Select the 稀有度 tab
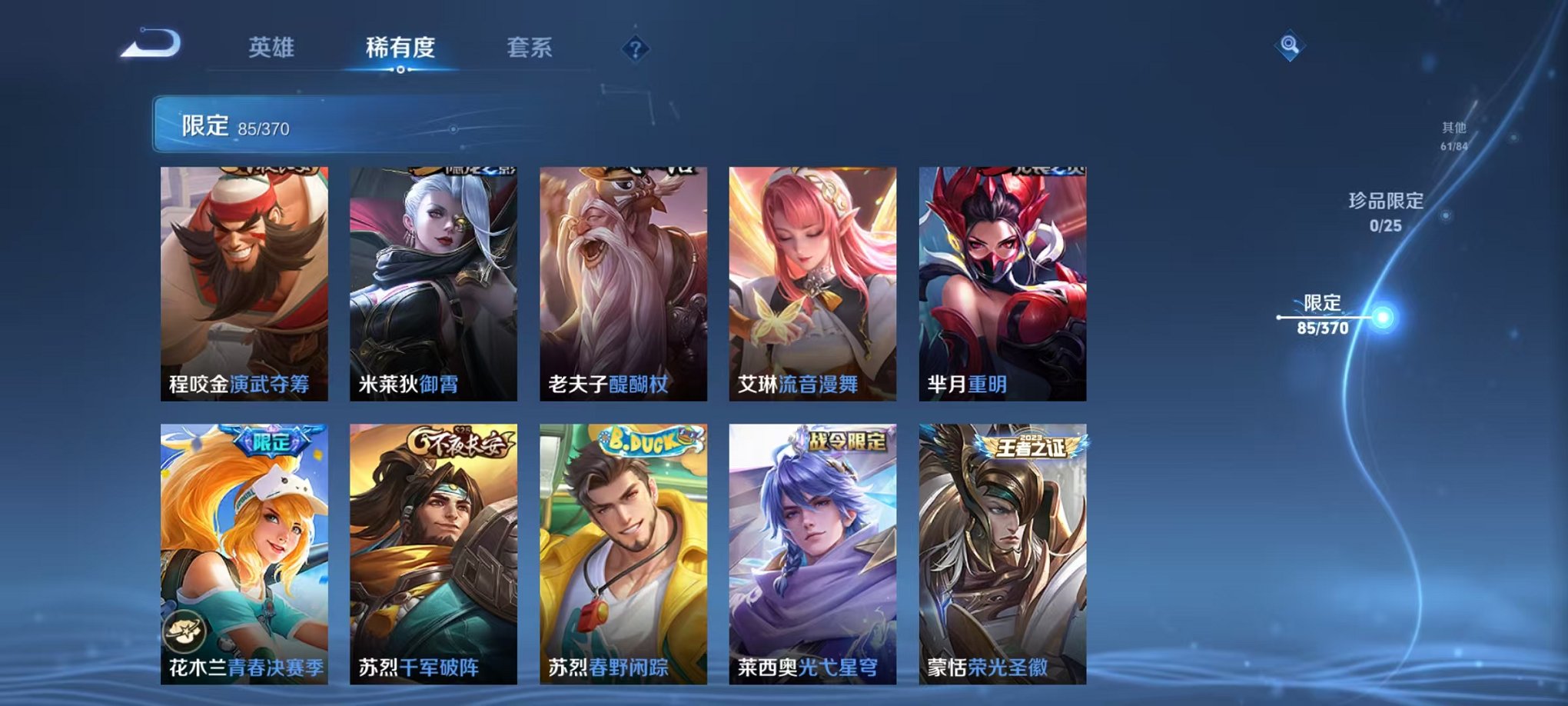Viewport: 1568px width, 706px height. (399, 47)
